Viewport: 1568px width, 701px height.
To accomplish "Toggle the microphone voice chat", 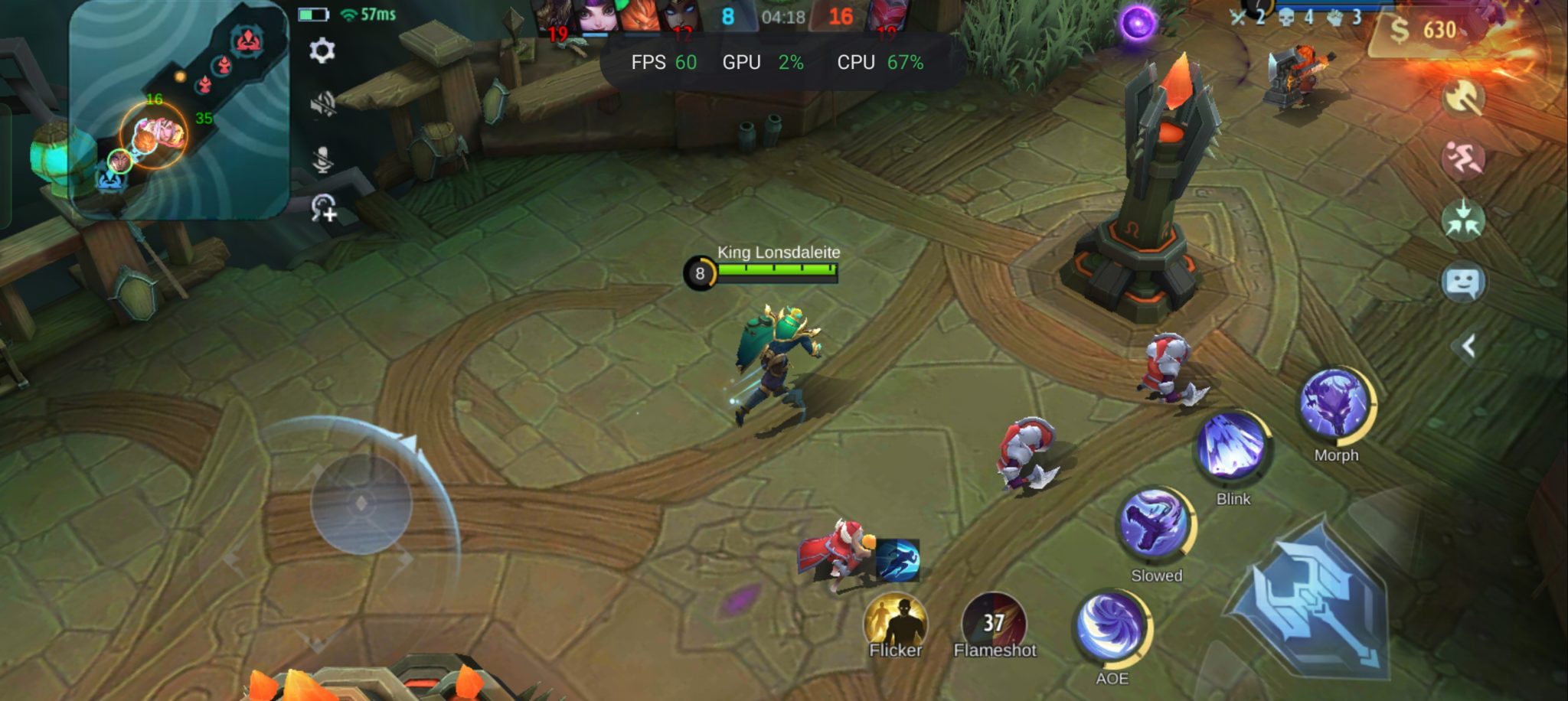I will tap(323, 158).
